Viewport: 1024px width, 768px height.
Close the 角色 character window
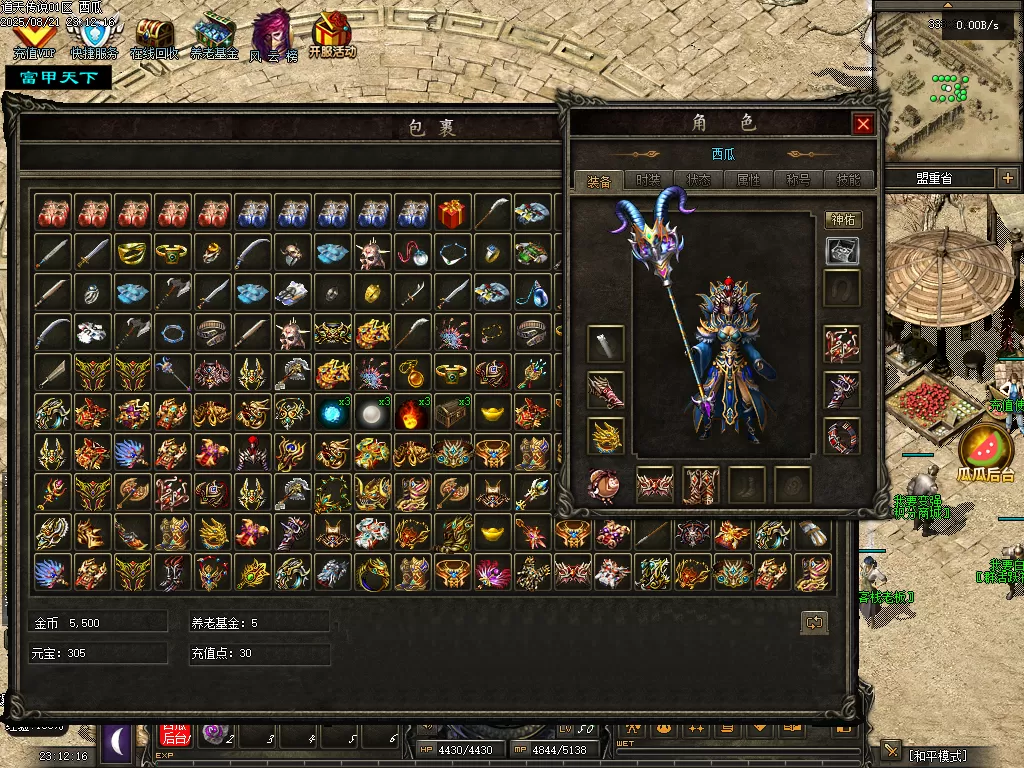click(x=864, y=124)
